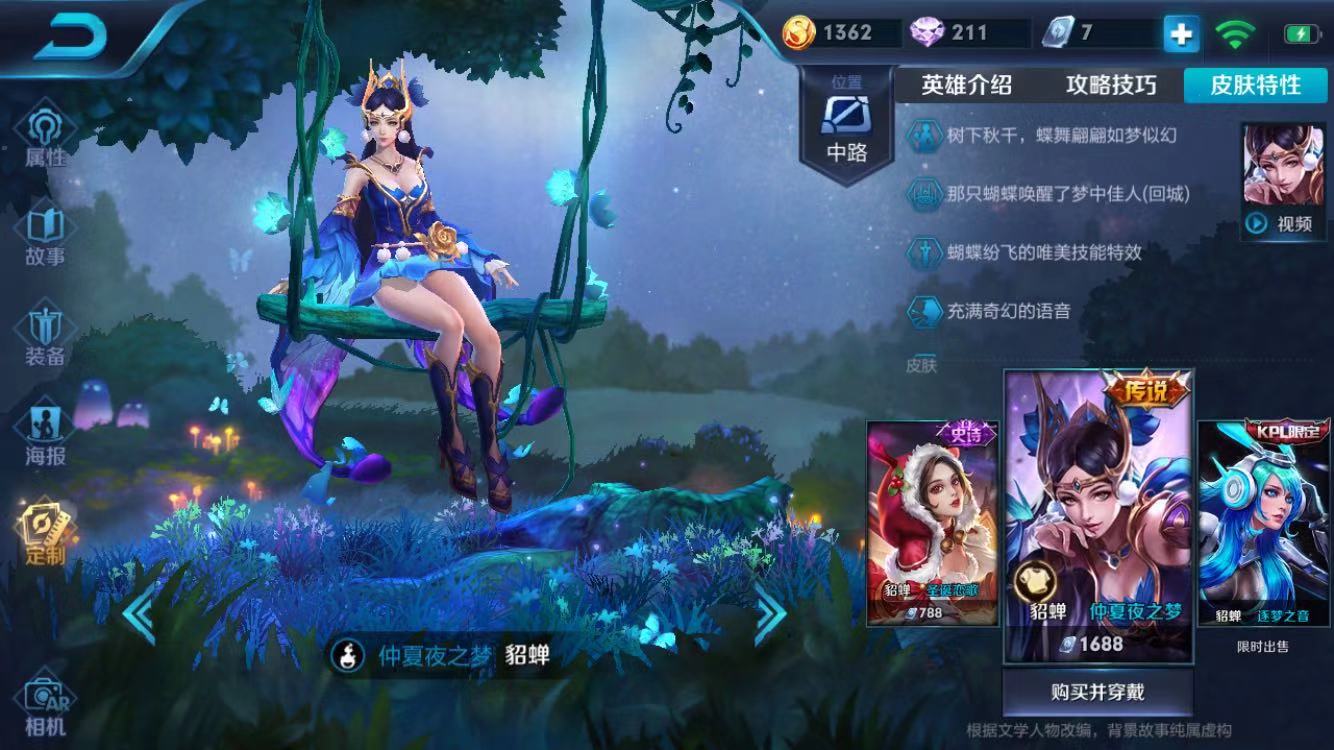
Task: Click the battery charge indicator
Action: pyautogui.click(x=1302, y=32)
